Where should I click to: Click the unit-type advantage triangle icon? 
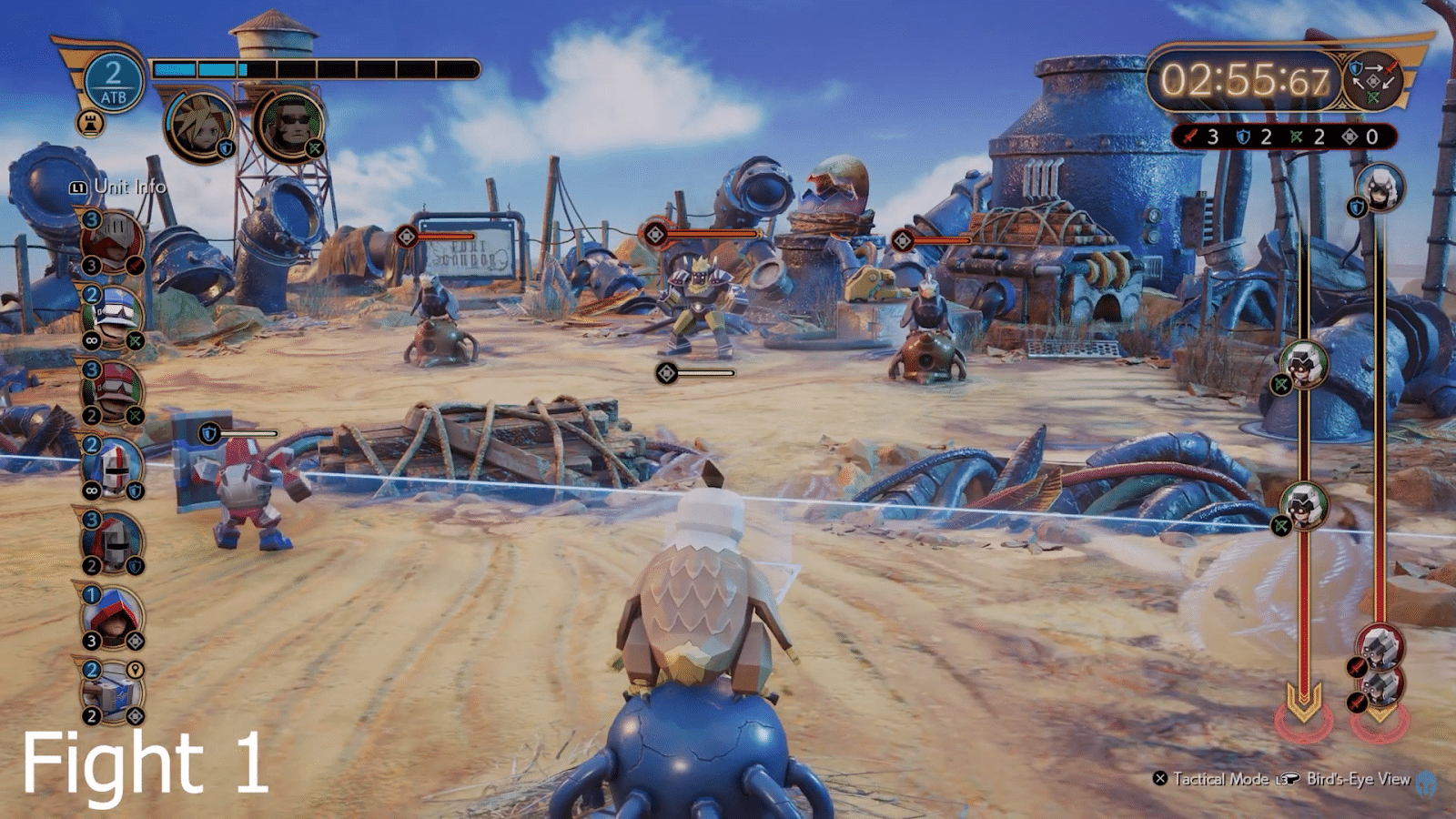click(1372, 81)
